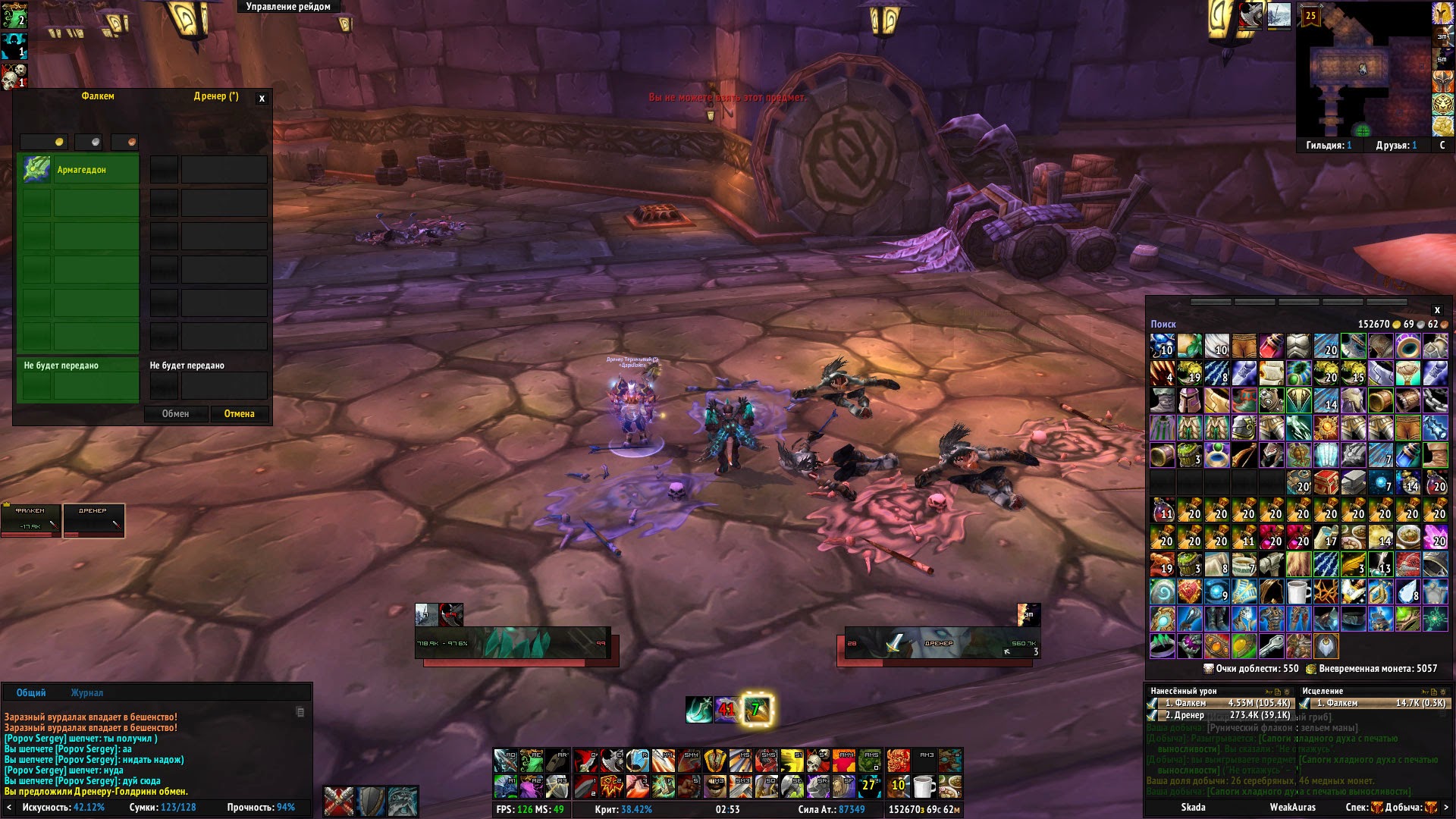The image size is (1456, 819).
Task: Select the glowing ability icon on the action bar
Action: tap(757, 710)
